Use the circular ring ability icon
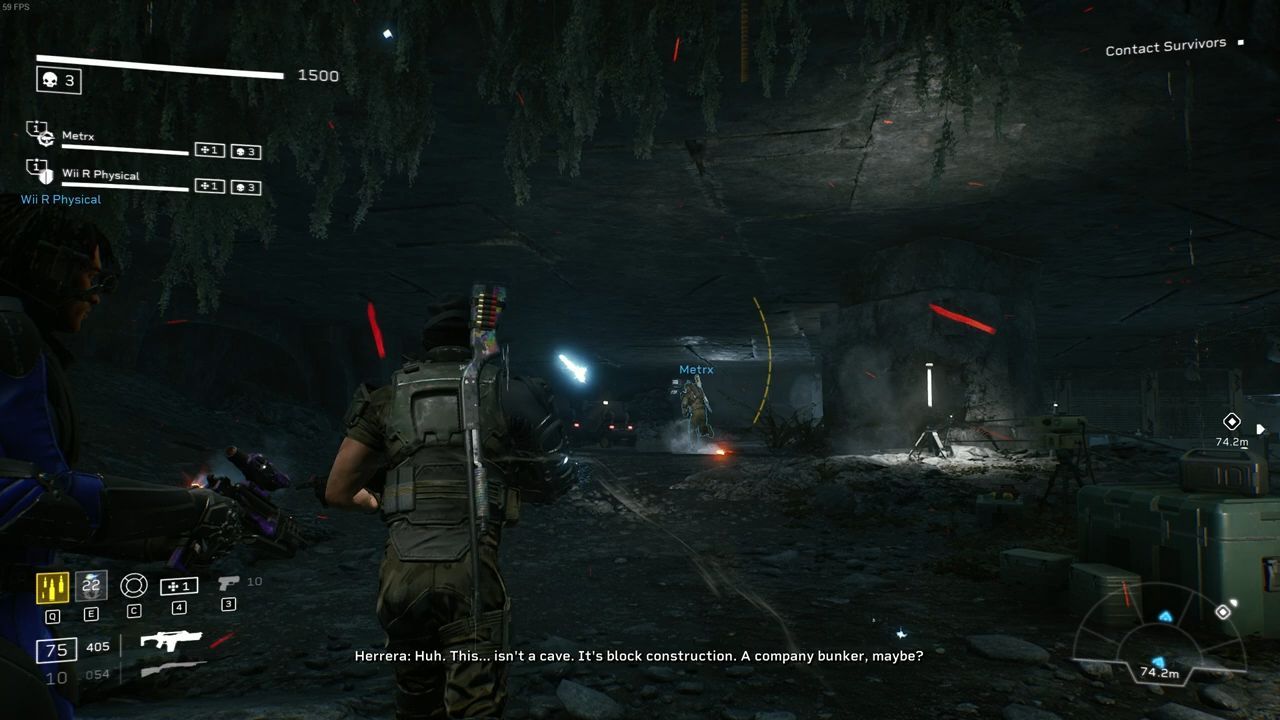 coord(134,586)
